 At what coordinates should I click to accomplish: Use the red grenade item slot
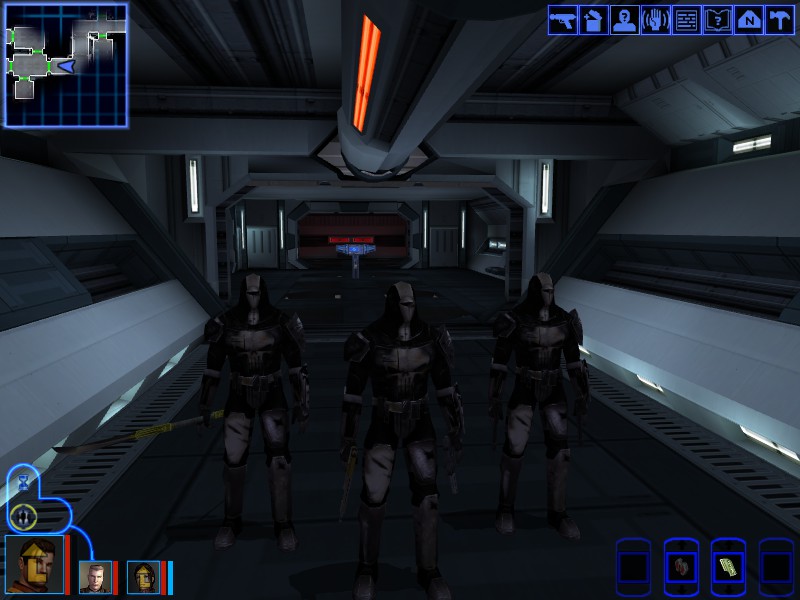pos(682,567)
